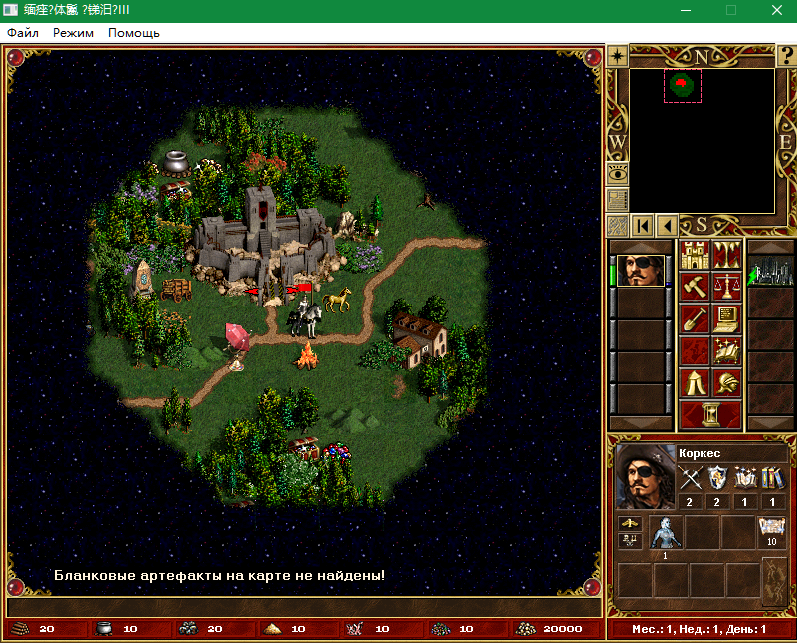Viewport: 797px width, 643px height.
Task: Open the kingdom overview castle button
Action: (694, 256)
